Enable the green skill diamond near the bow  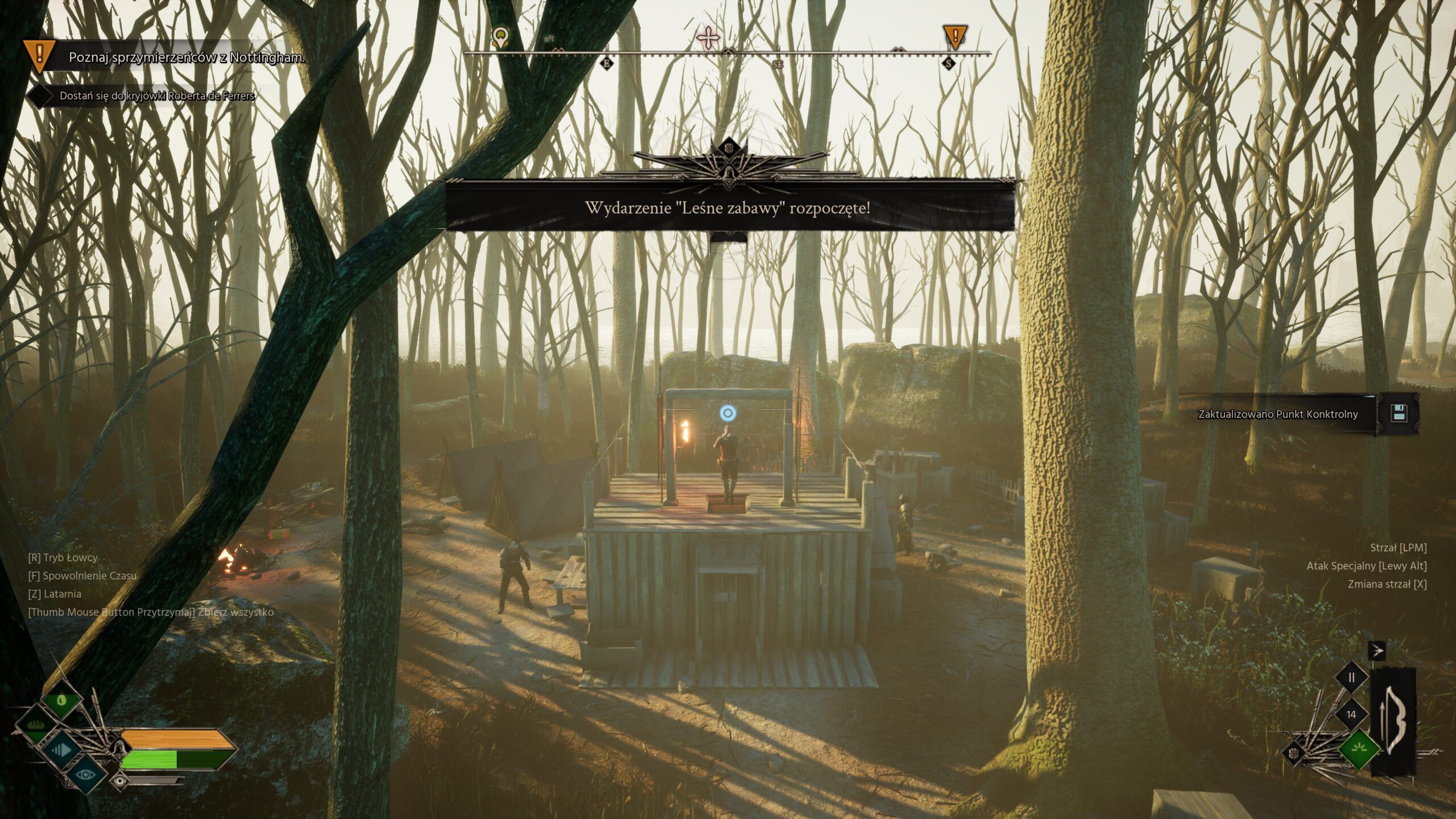tap(1359, 750)
